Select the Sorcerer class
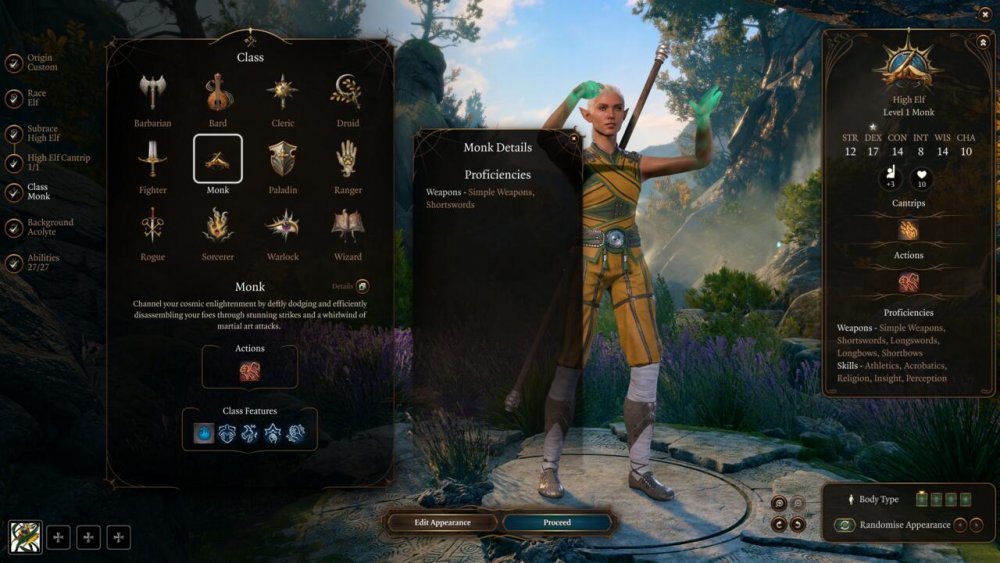Screen dimensions: 1000x563 218,227
